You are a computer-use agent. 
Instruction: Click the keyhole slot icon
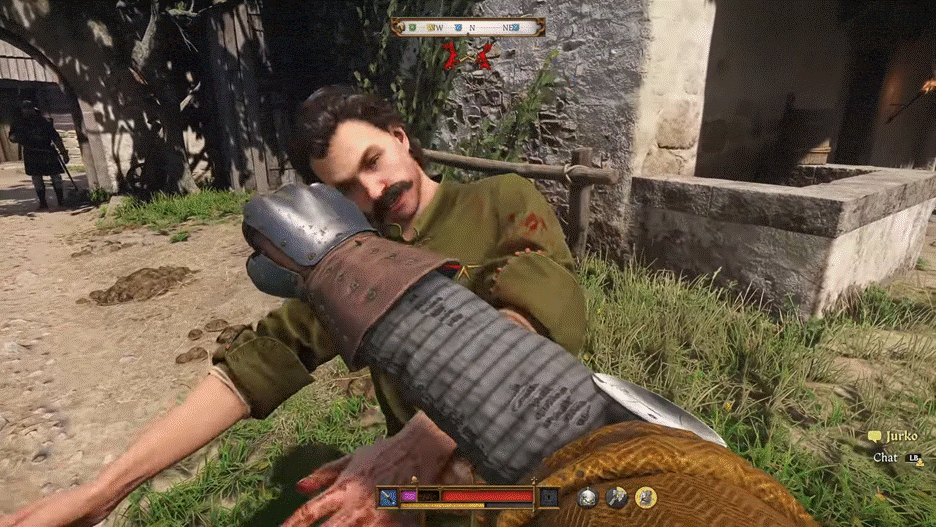(549, 496)
